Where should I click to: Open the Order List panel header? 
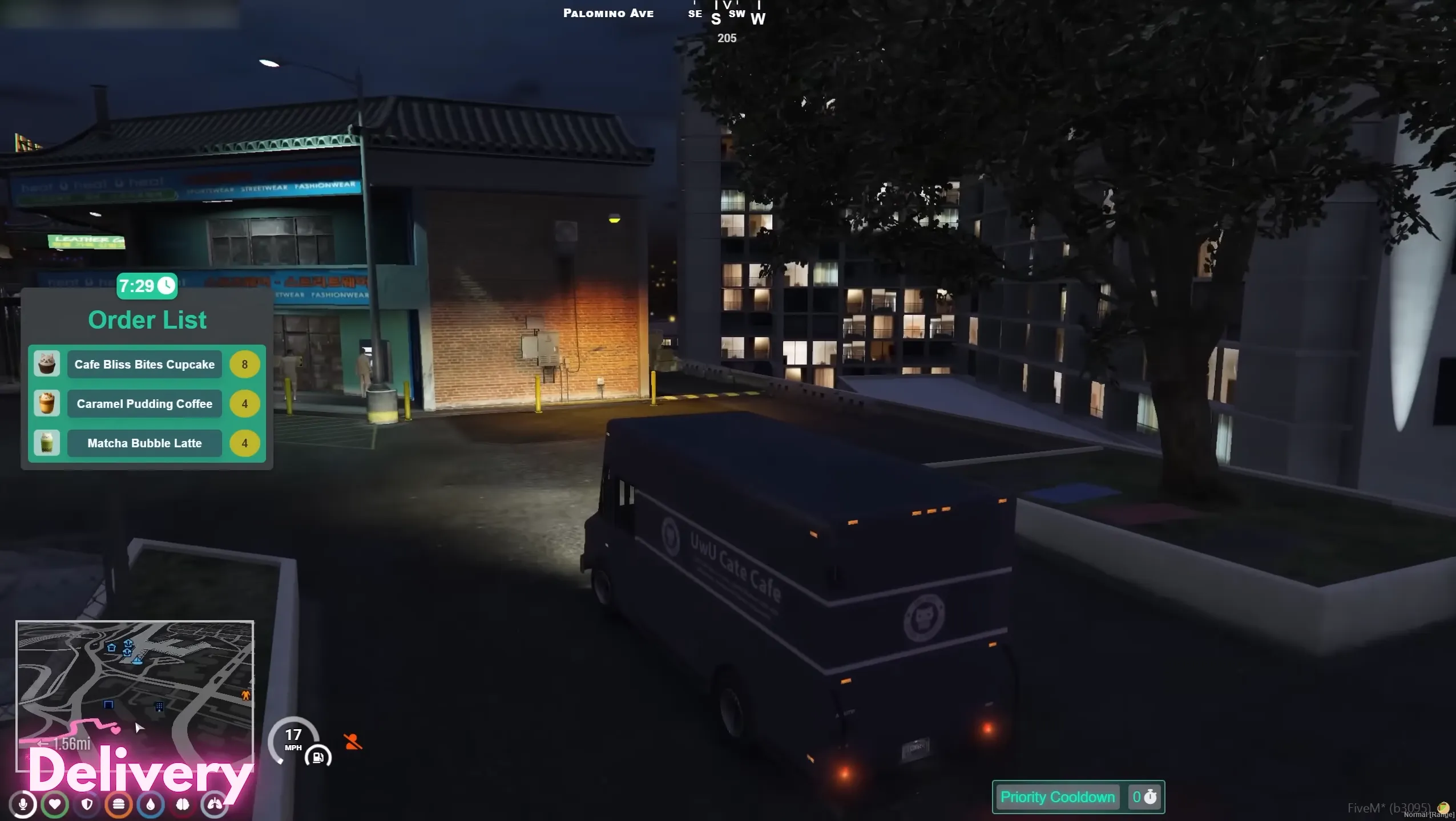[147, 319]
